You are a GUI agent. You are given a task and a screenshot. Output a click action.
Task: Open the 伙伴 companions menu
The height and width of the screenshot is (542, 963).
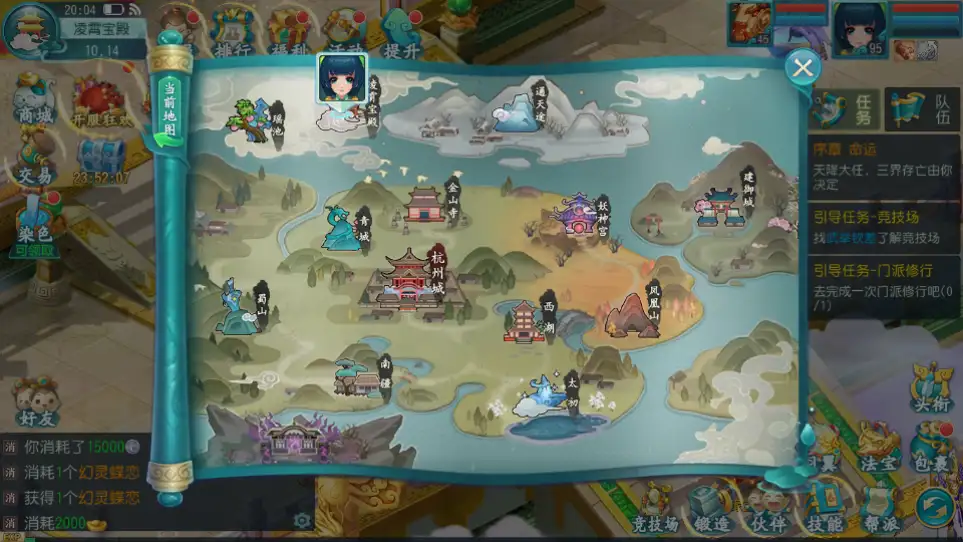(769, 506)
